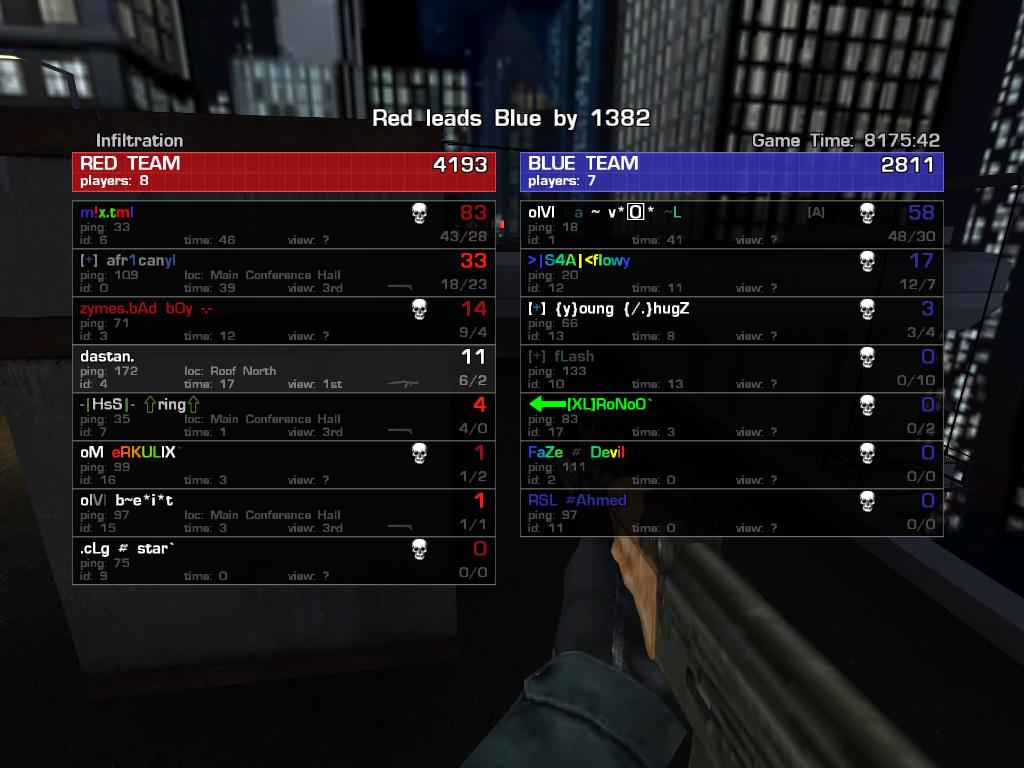Pick the eRKULIX player row

(x=284, y=465)
